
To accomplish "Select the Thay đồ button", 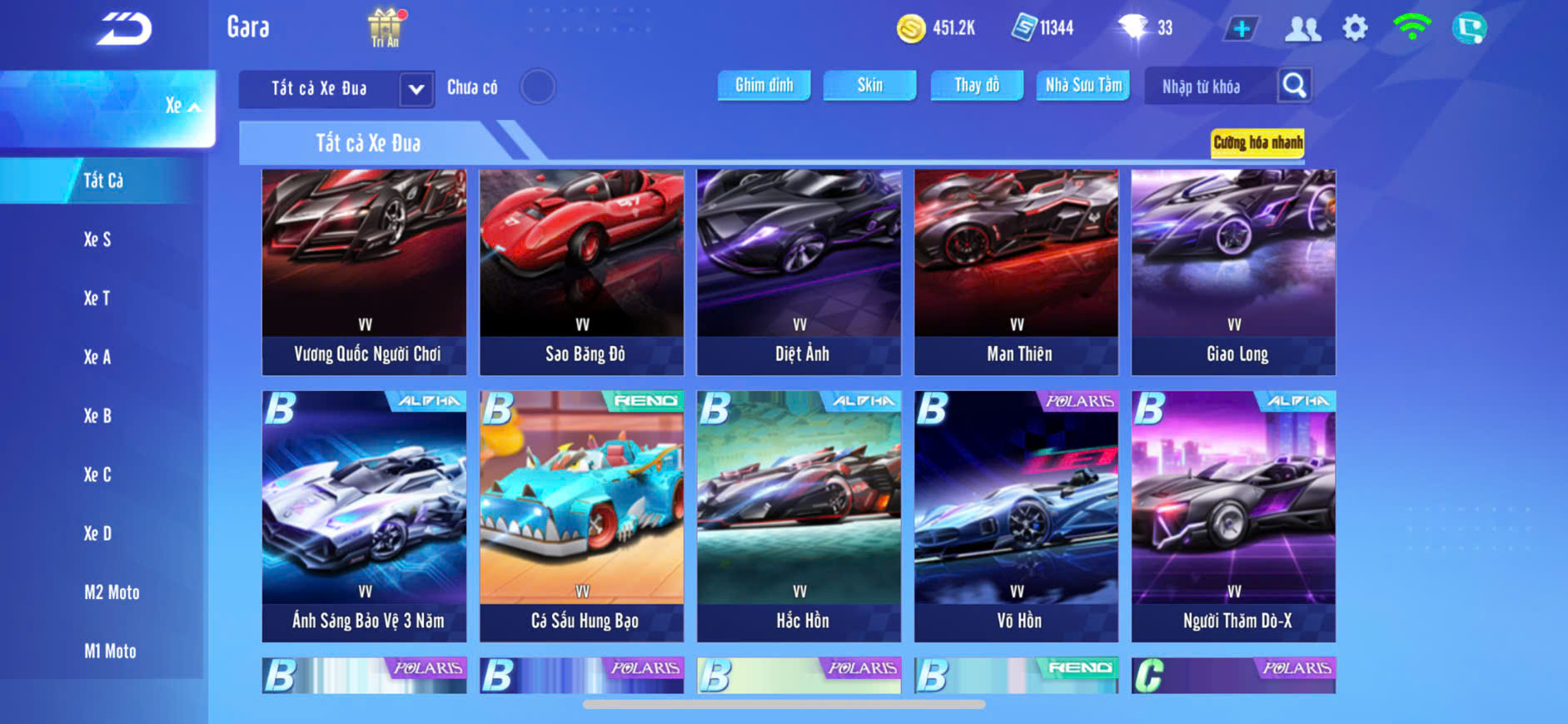I will click(976, 85).
